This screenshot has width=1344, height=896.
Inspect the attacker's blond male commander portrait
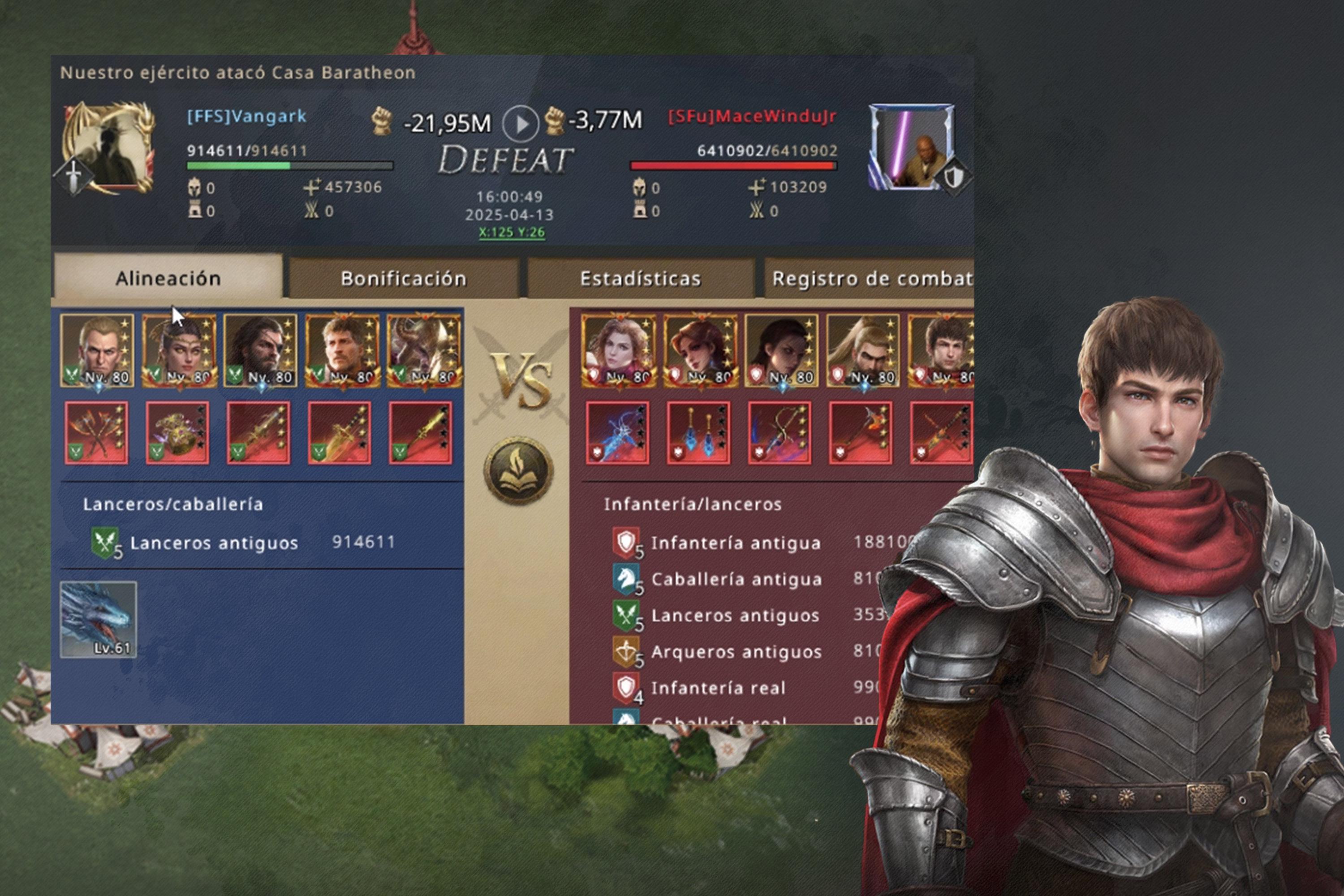97,350
